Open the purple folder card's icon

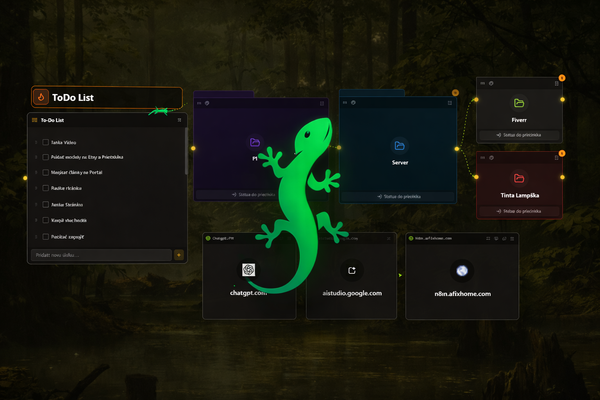(255, 143)
